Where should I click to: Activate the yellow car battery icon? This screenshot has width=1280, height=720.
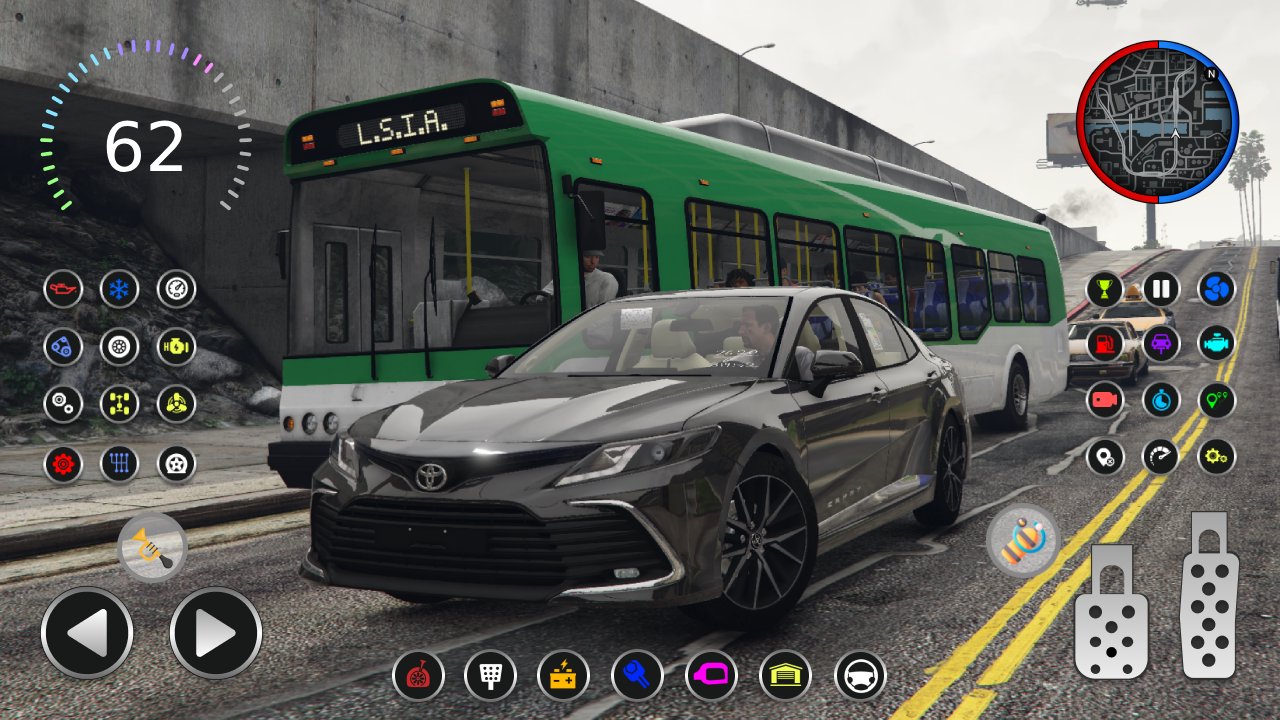tap(563, 675)
